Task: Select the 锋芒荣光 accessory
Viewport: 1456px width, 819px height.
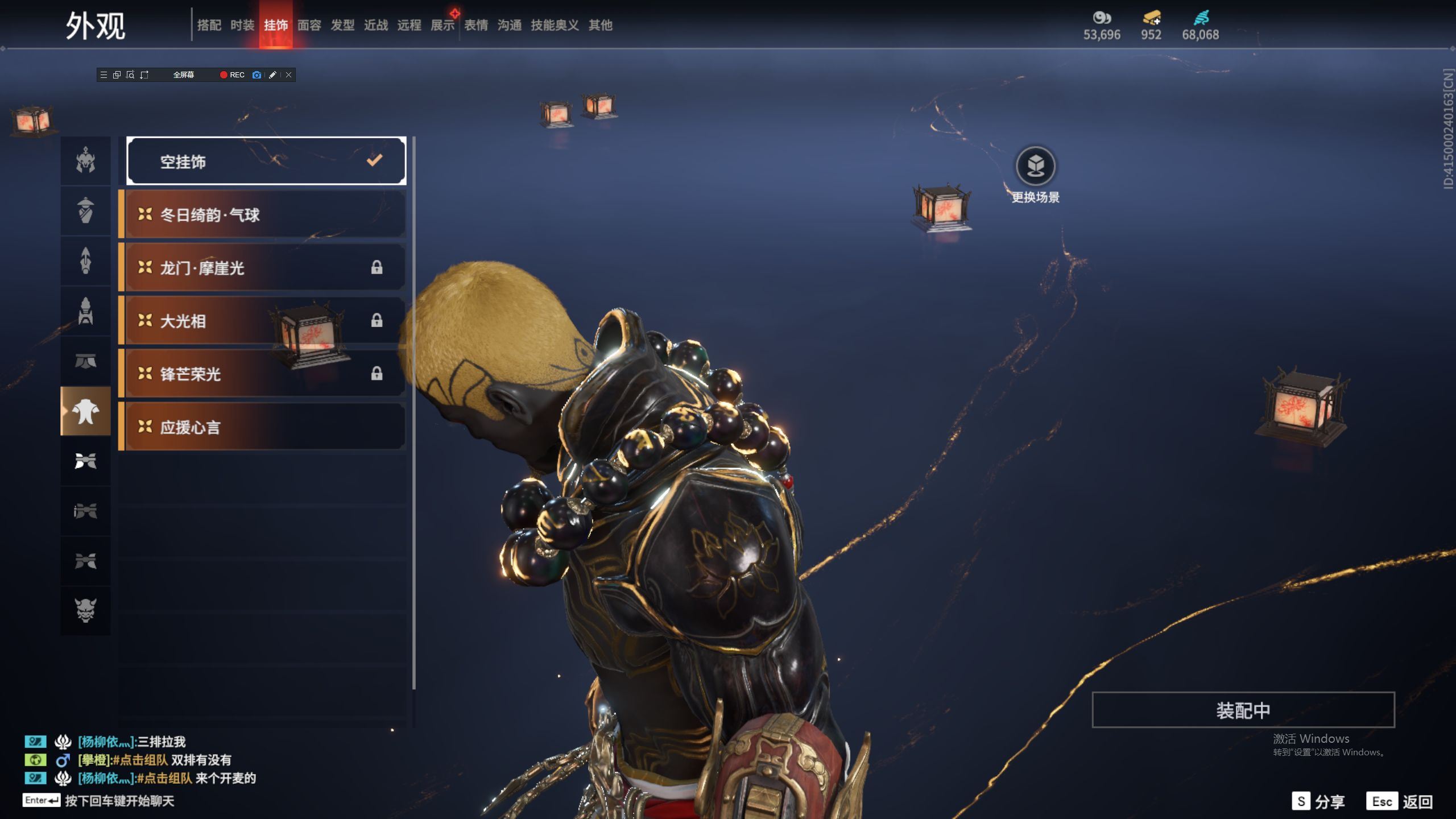Action: click(x=265, y=374)
